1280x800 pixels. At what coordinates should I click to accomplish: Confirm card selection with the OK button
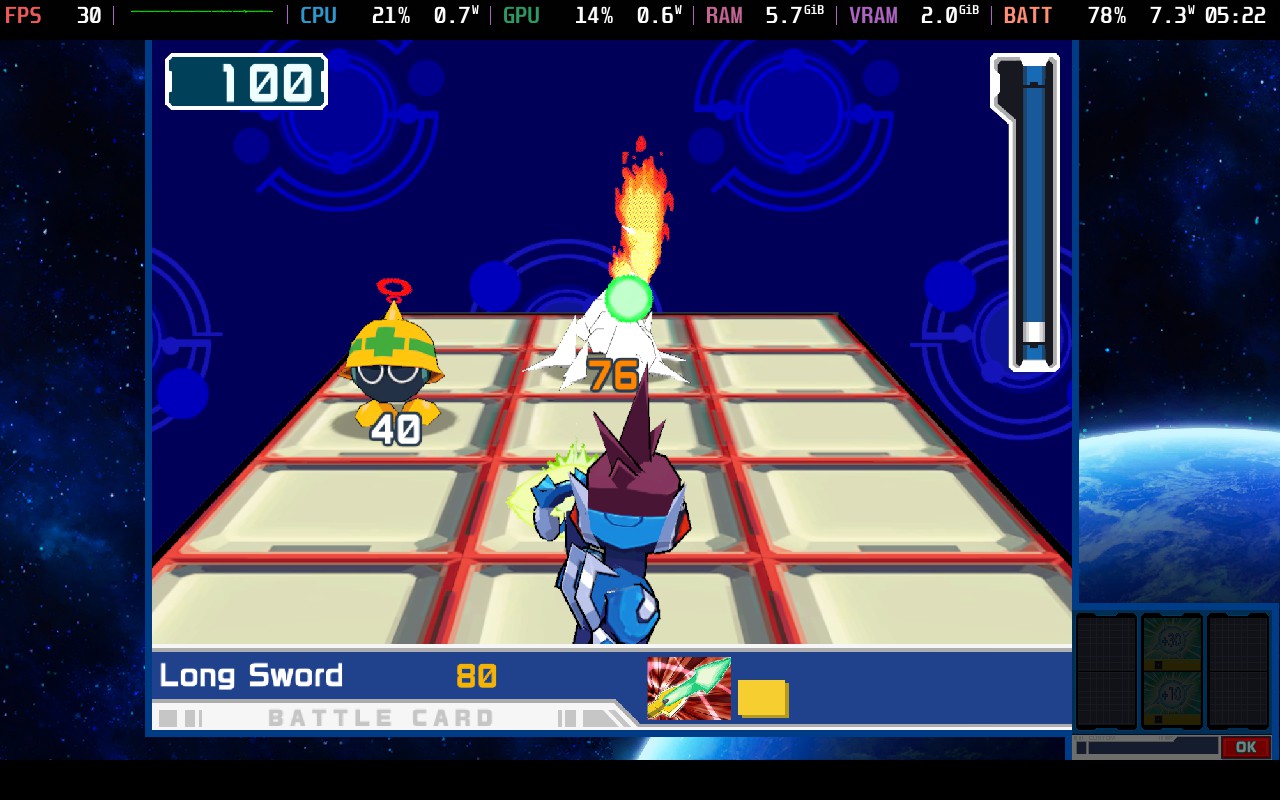click(x=1245, y=747)
